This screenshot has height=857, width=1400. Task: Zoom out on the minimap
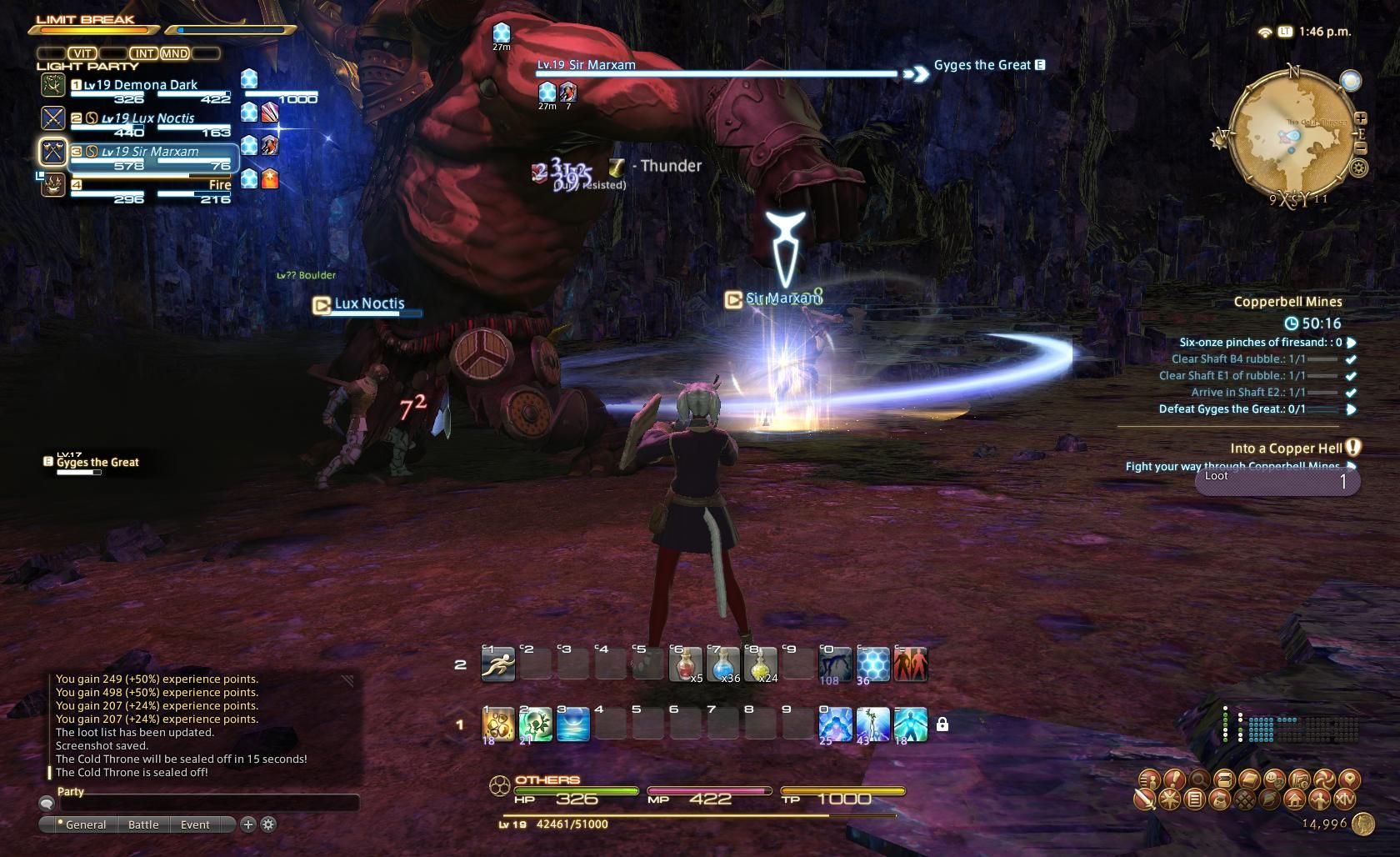(1360, 148)
